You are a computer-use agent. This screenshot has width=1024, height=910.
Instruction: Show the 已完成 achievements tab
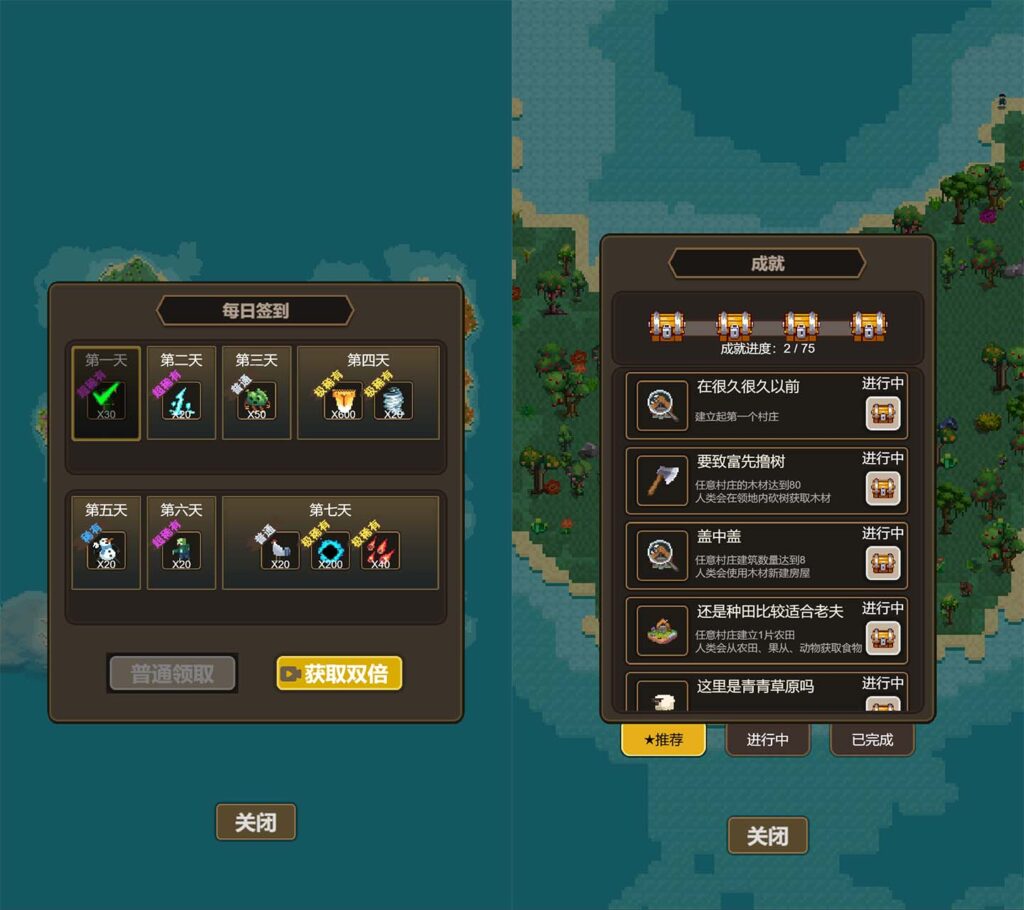871,740
